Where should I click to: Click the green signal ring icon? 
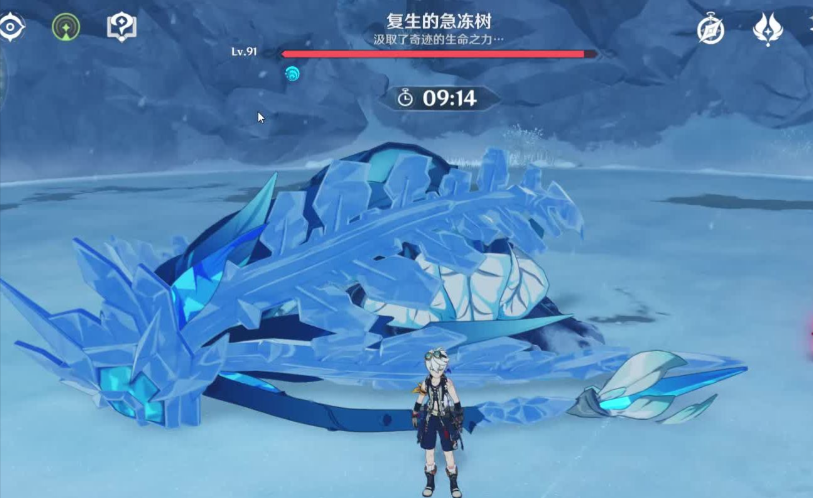tap(67, 27)
